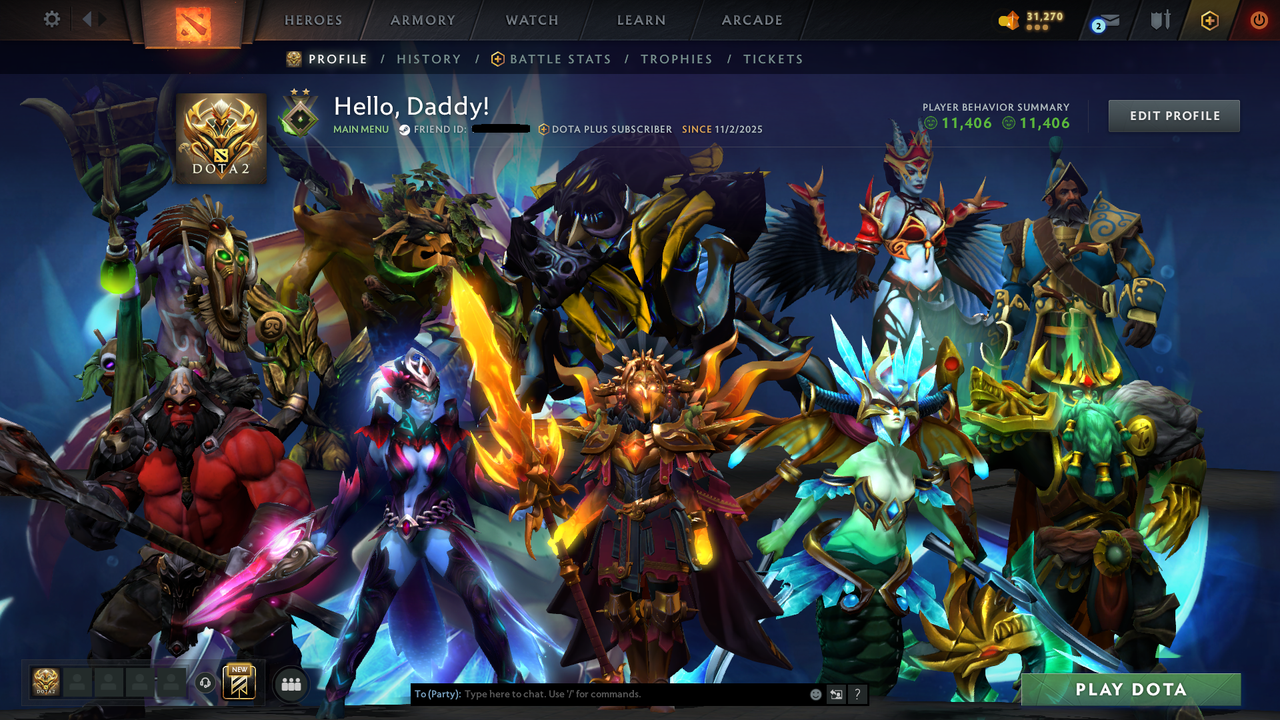Click an empty party slot thumbnail

pyautogui.click(x=78, y=683)
